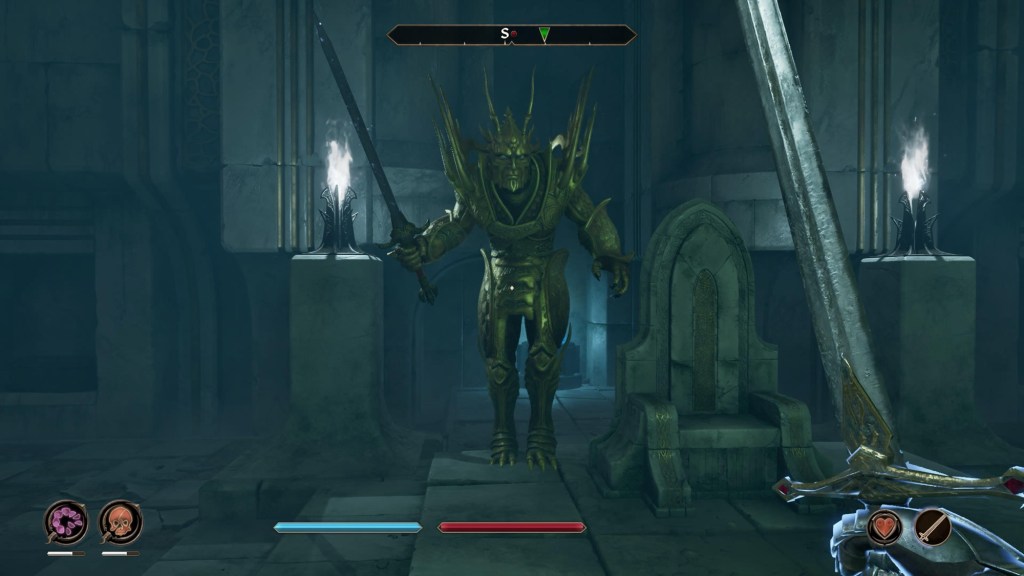This screenshot has width=1024, height=576.
Task: Select the red heart item slot
Action: point(885,526)
